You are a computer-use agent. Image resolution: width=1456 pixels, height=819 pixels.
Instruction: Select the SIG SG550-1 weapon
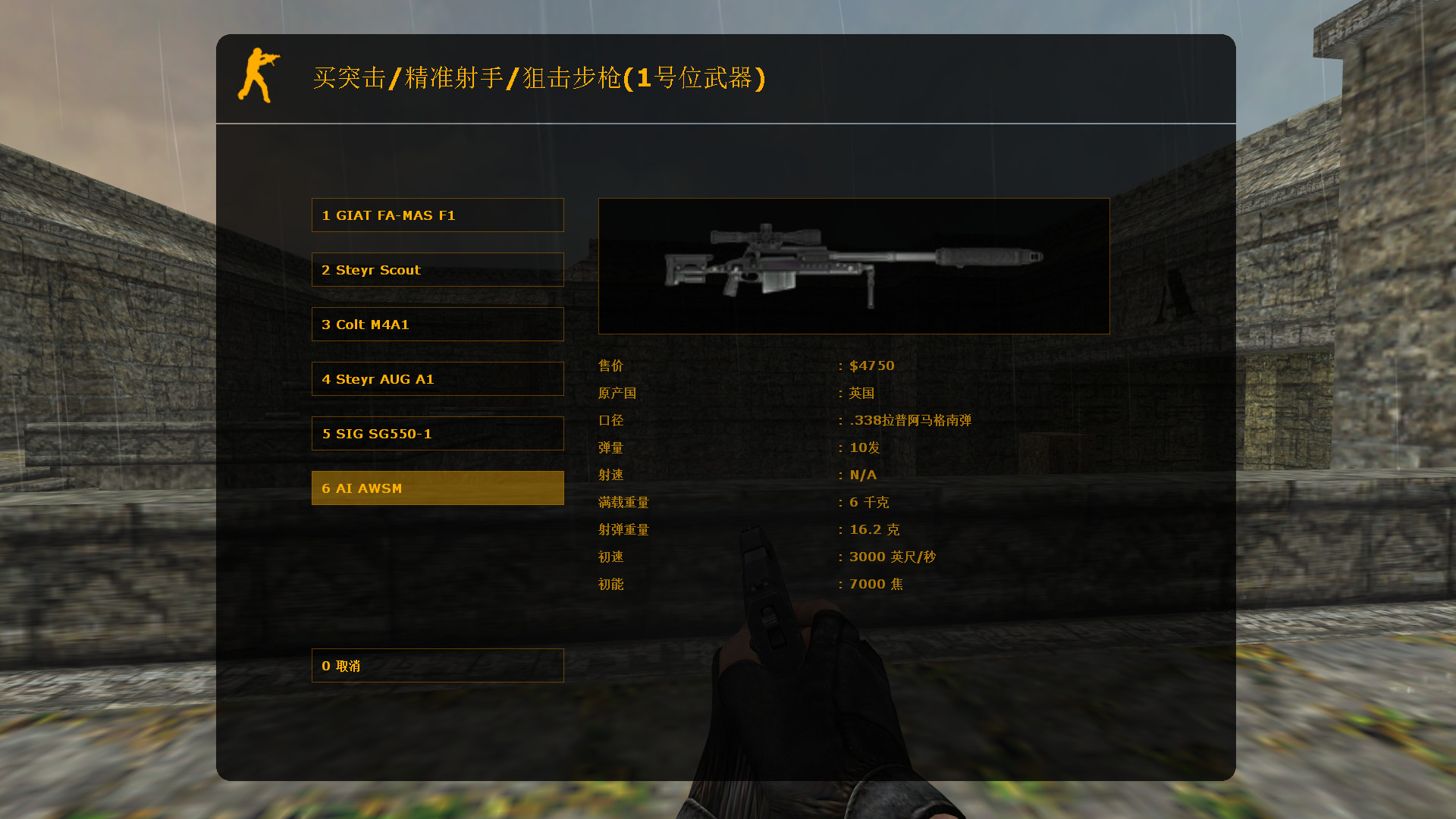(x=438, y=433)
